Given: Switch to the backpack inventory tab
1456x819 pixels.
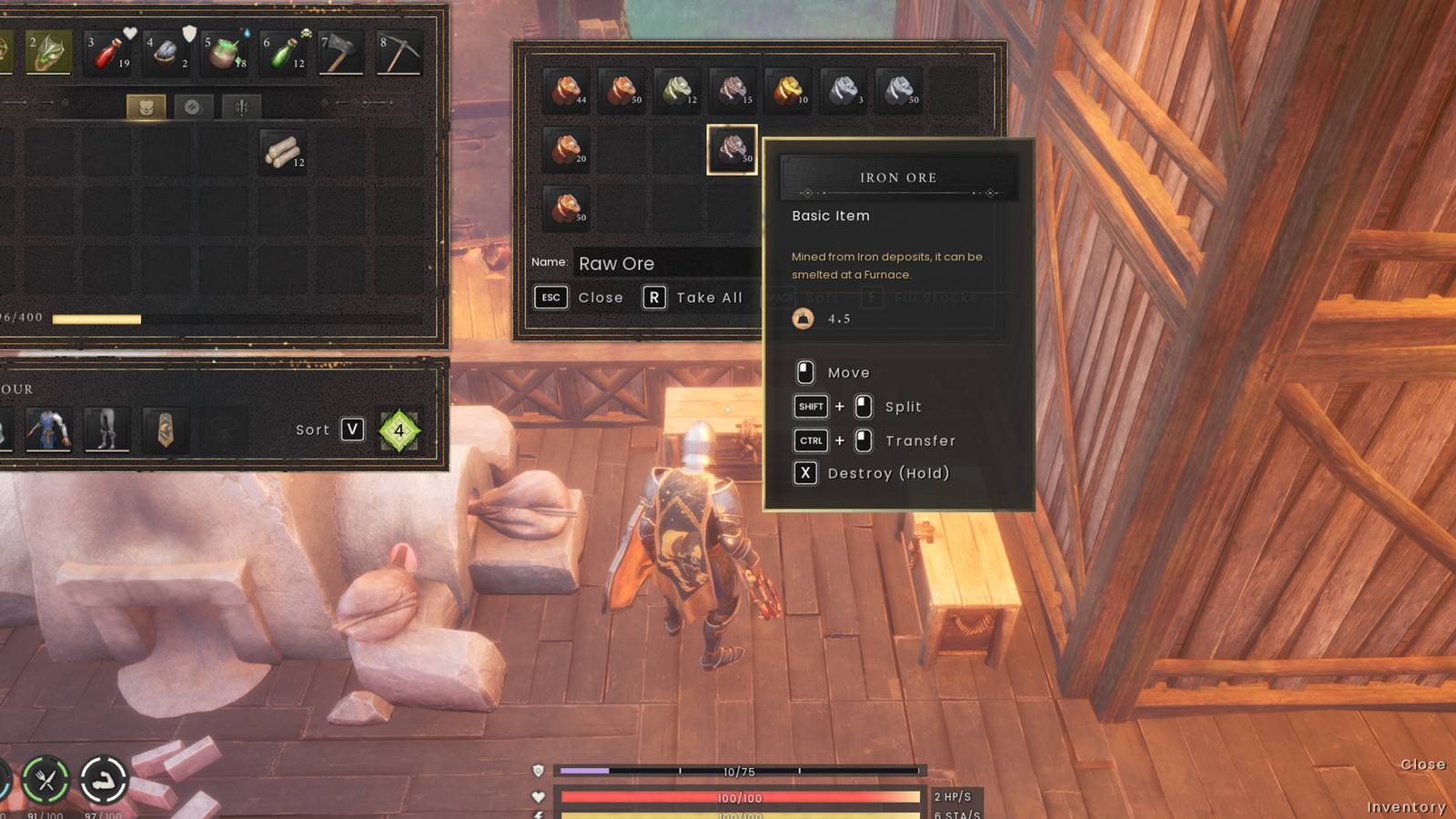Looking at the screenshot, I should [x=146, y=107].
